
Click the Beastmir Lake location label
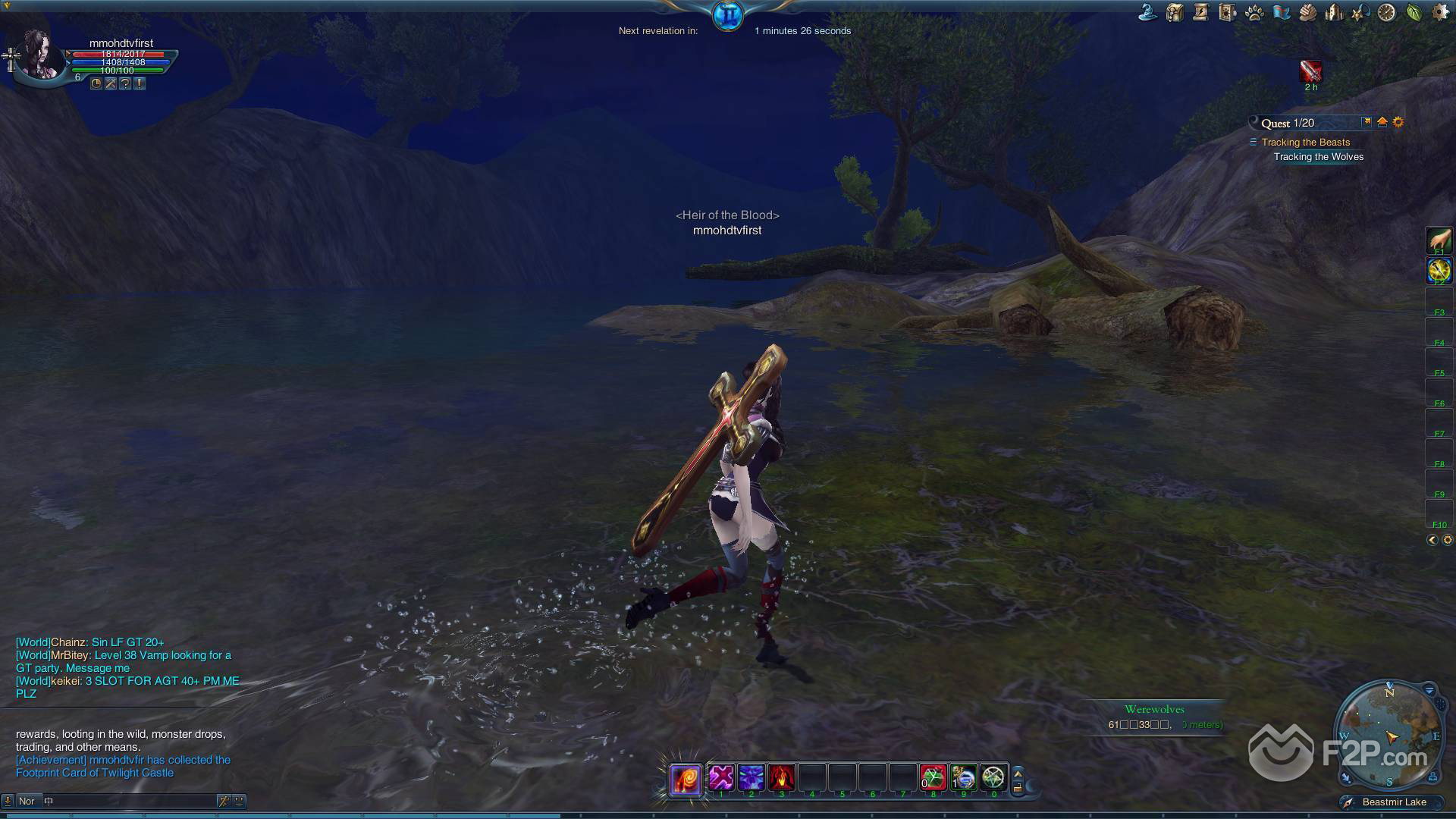[1393, 802]
